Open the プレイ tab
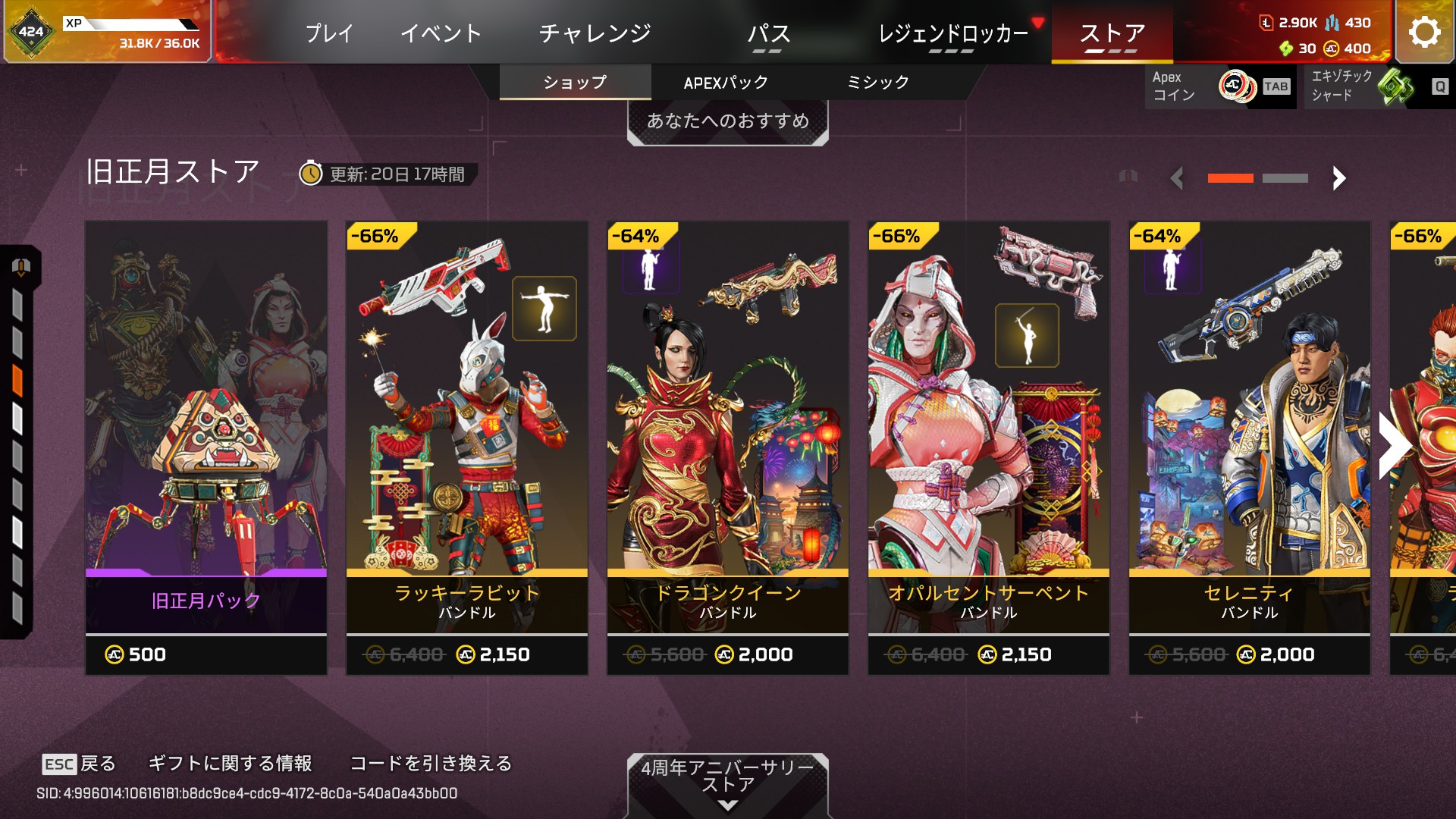1456x819 pixels. coord(329,33)
